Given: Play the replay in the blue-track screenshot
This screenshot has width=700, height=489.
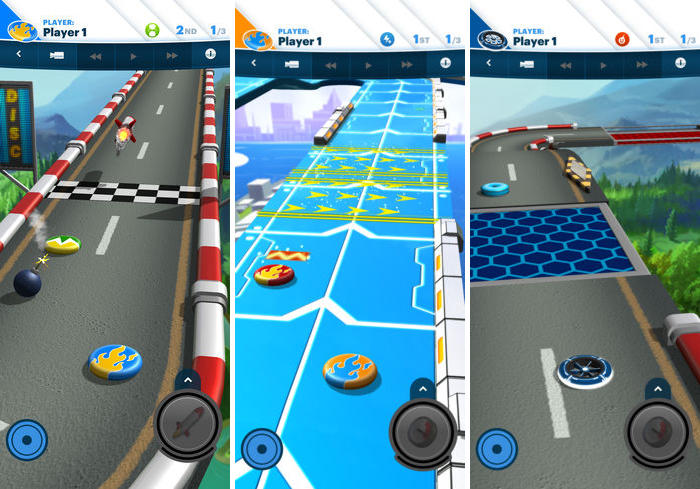Looking at the screenshot, I should click(x=368, y=63).
